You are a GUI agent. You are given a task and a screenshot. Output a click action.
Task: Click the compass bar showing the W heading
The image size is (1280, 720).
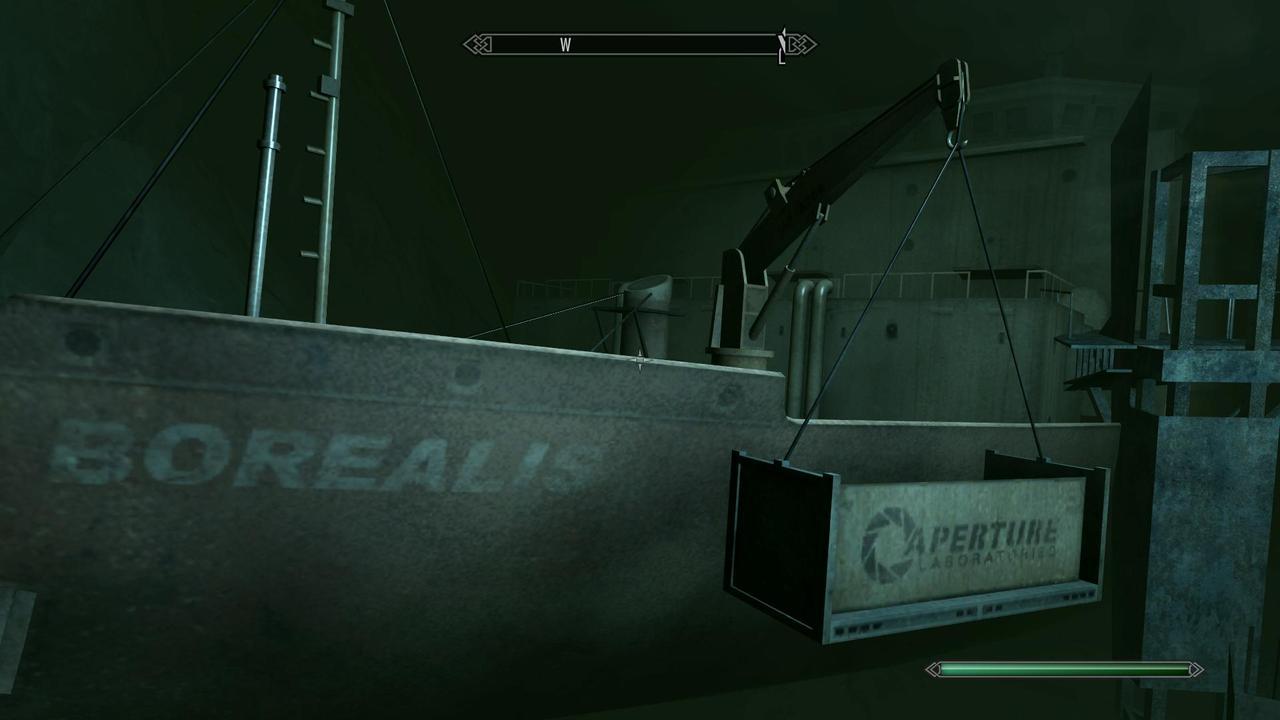coord(639,45)
